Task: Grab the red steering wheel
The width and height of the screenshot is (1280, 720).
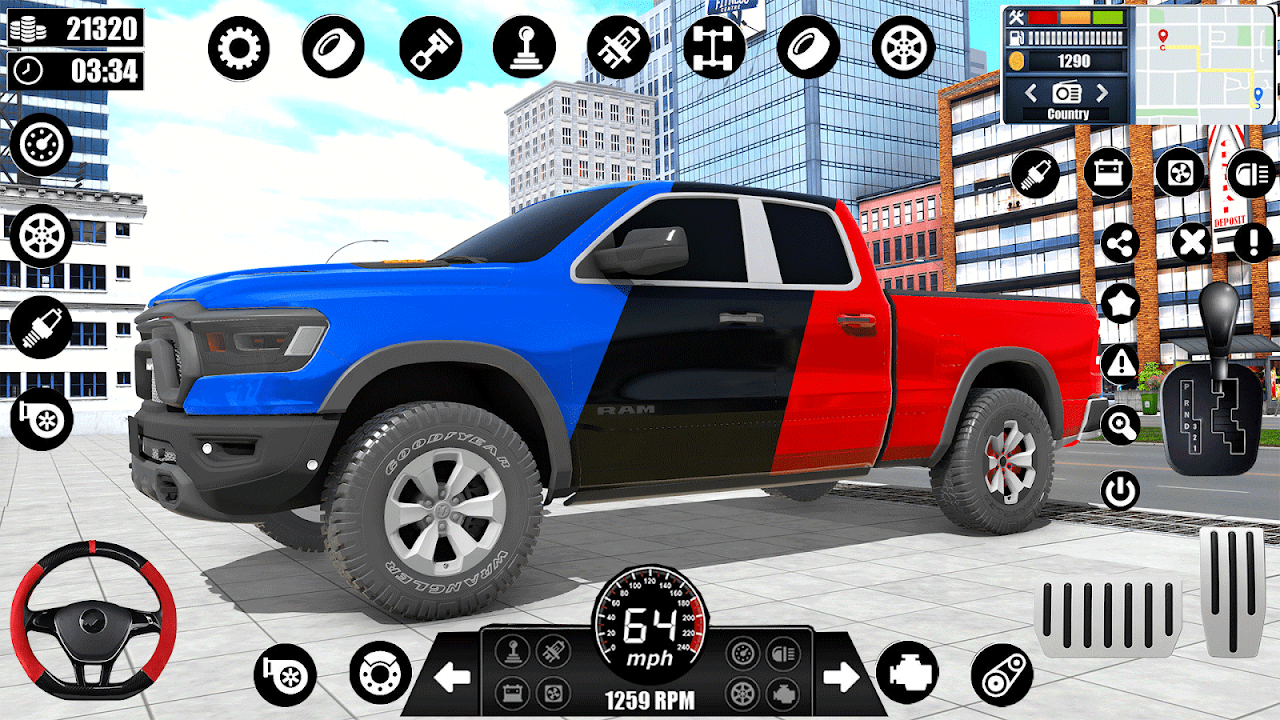Action: point(93,620)
